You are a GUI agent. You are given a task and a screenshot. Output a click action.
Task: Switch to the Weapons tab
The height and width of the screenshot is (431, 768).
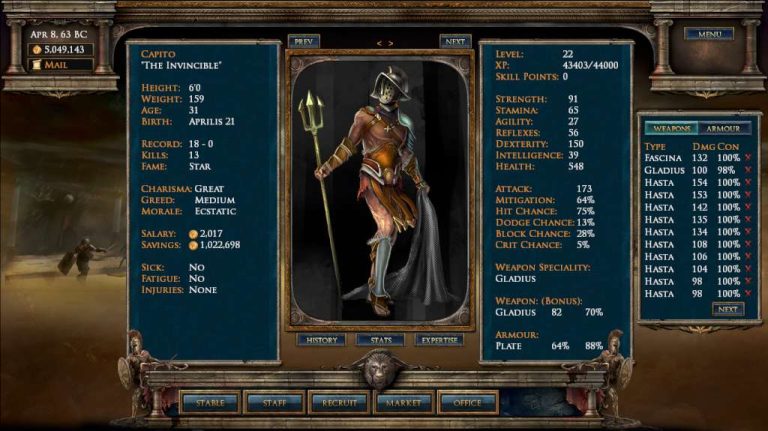(670, 129)
